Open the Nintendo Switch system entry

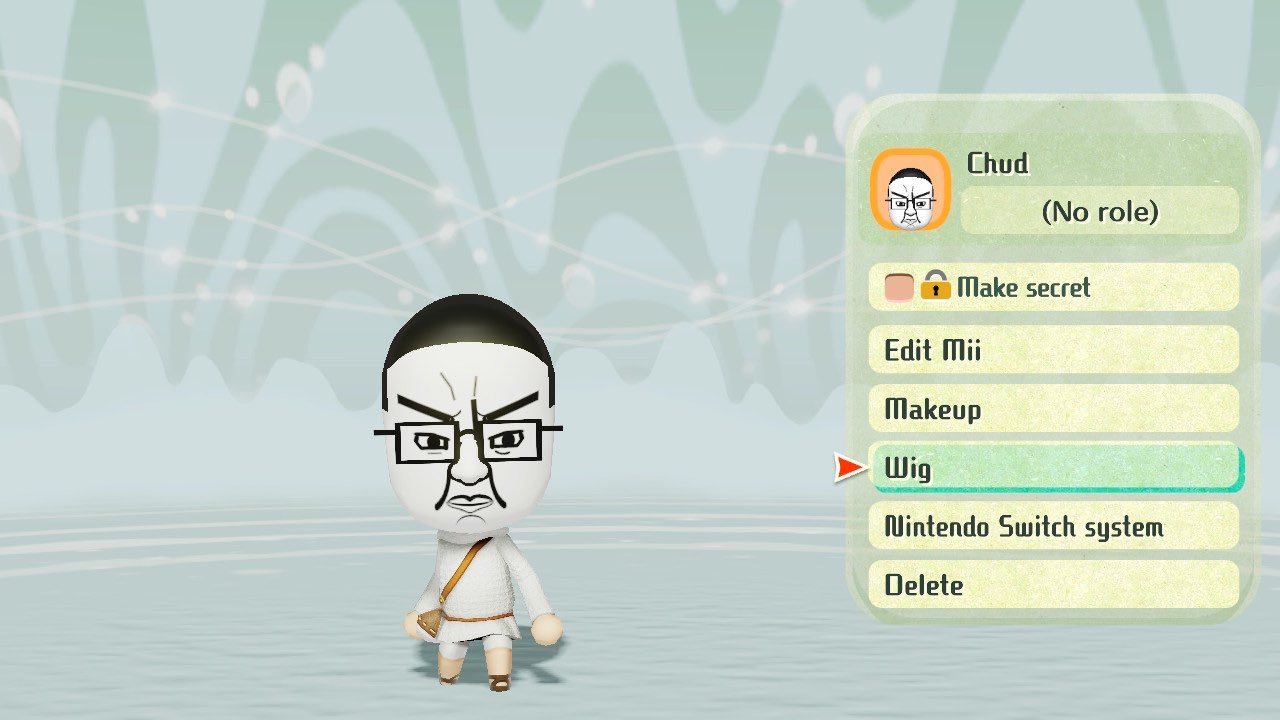pyautogui.click(x=1053, y=526)
